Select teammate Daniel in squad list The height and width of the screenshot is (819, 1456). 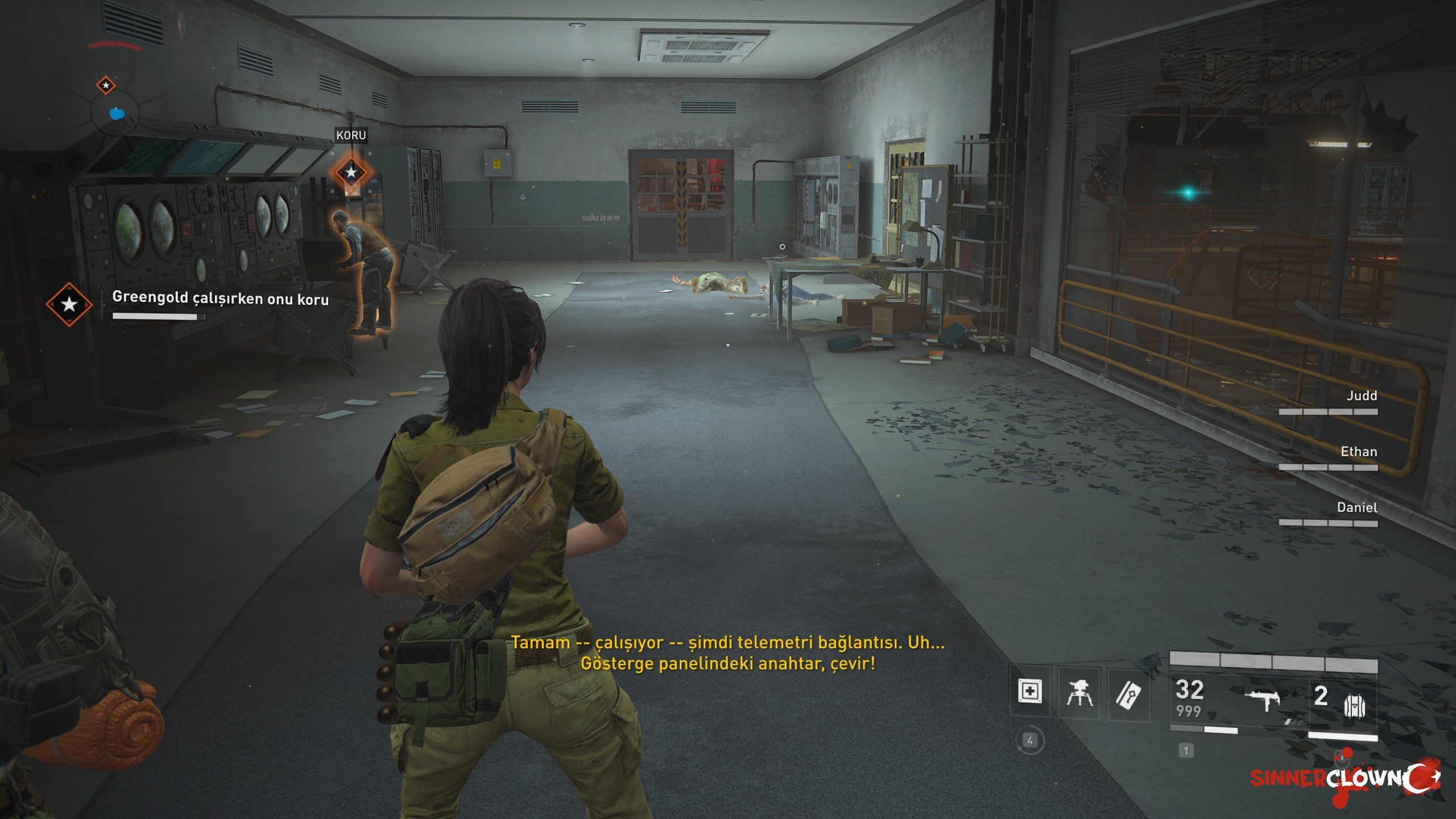tap(1357, 507)
